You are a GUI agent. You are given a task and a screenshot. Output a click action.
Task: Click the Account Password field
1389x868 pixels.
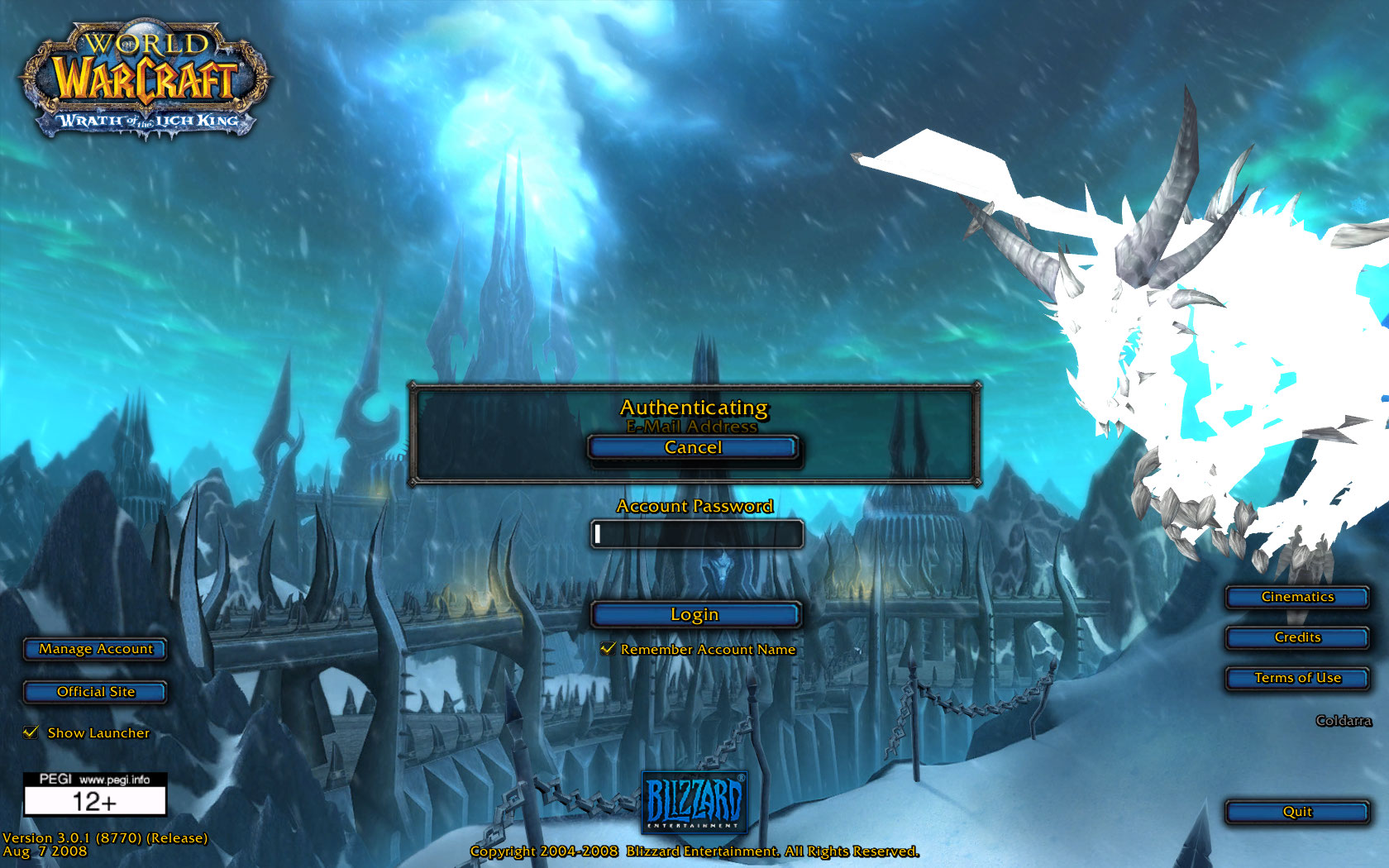tap(696, 534)
